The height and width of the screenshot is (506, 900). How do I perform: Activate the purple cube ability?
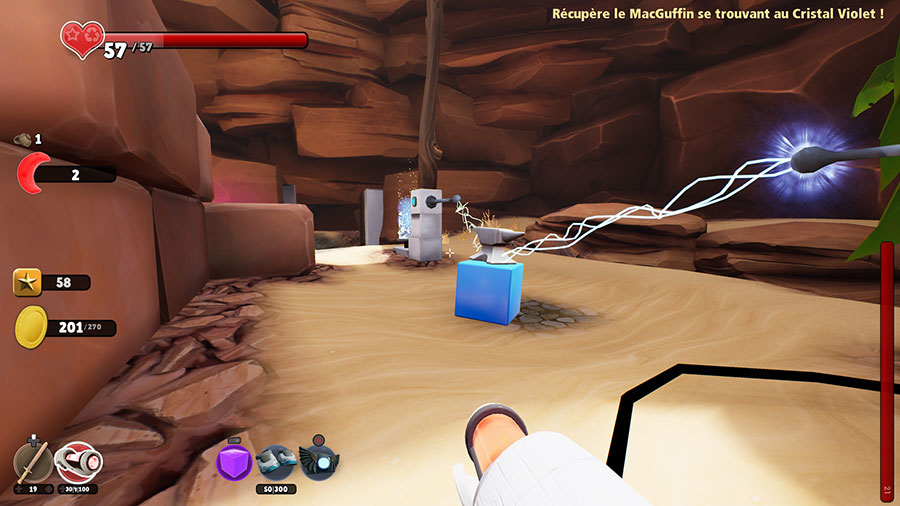[x=234, y=462]
